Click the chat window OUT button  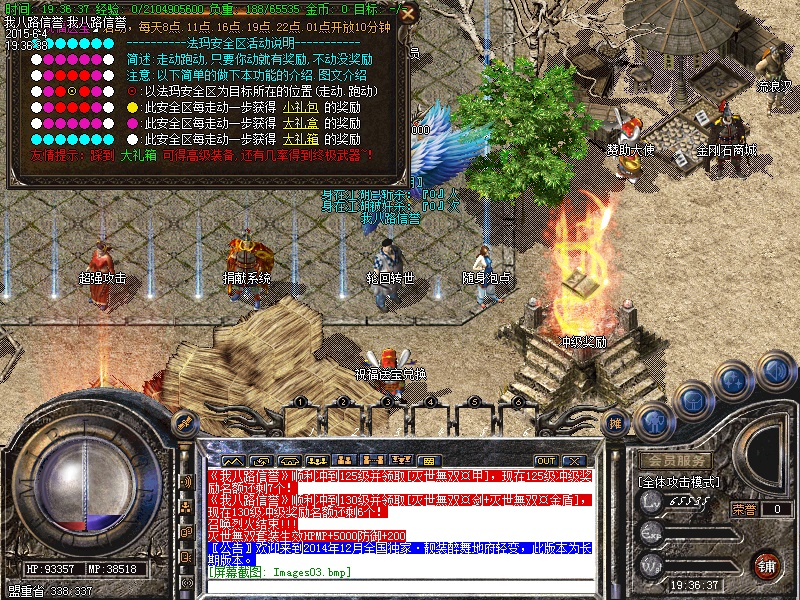[546, 460]
